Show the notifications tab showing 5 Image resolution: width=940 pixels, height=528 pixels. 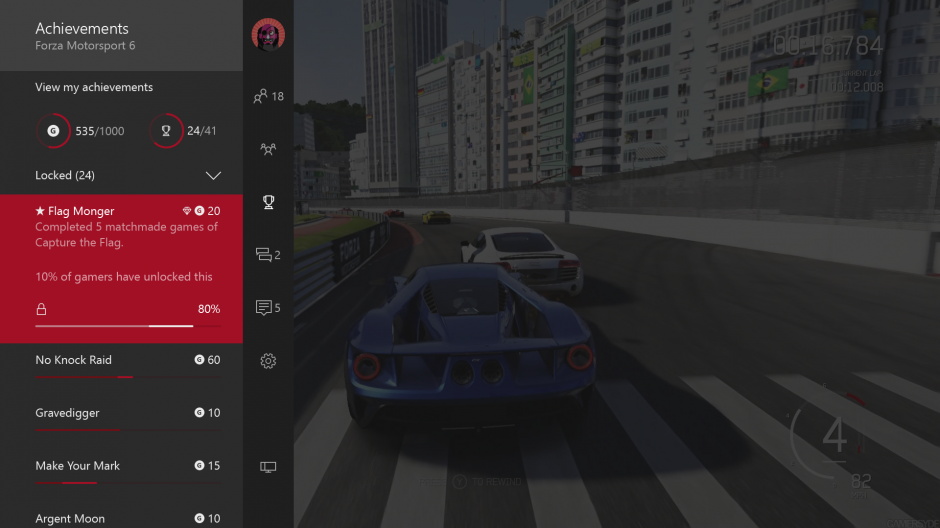tap(268, 308)
